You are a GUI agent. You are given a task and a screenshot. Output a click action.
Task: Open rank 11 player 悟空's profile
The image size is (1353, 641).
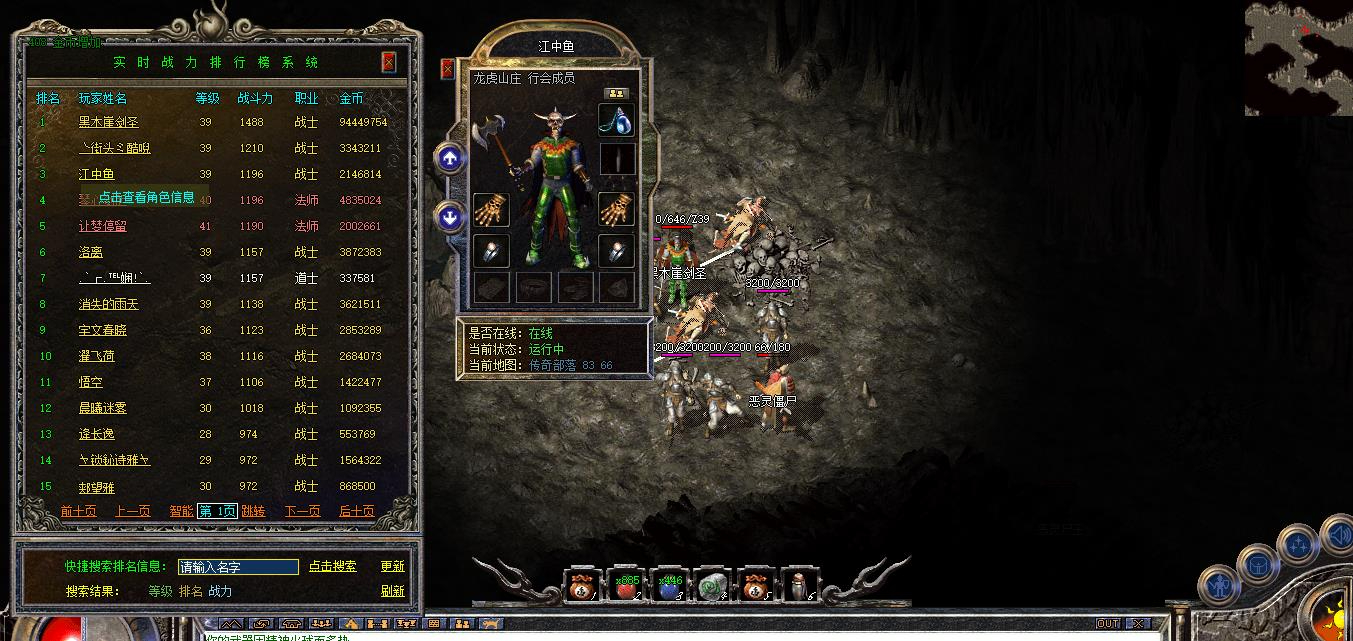click(x=91, y=382)
